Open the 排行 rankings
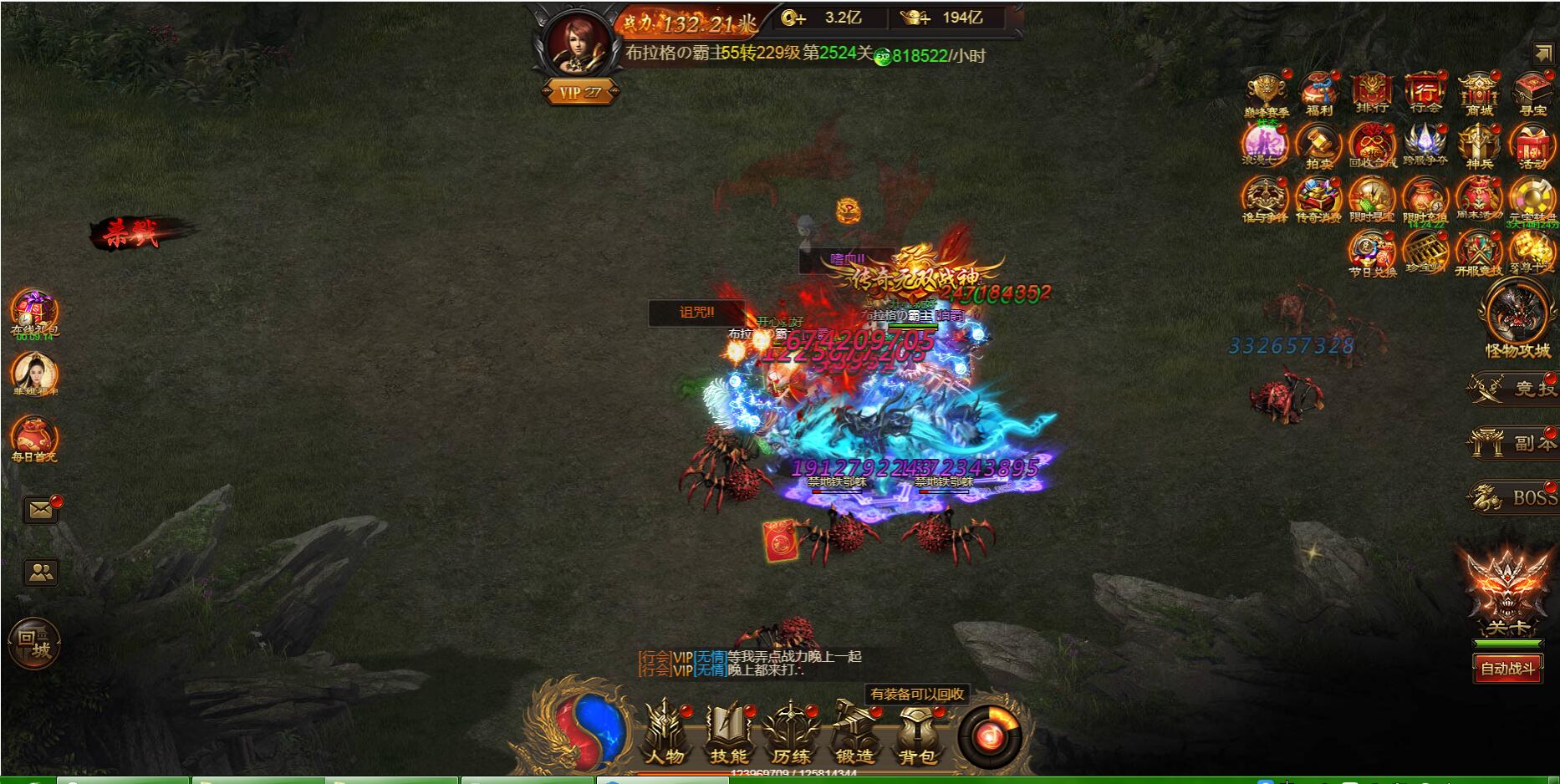 point(1372,92)
